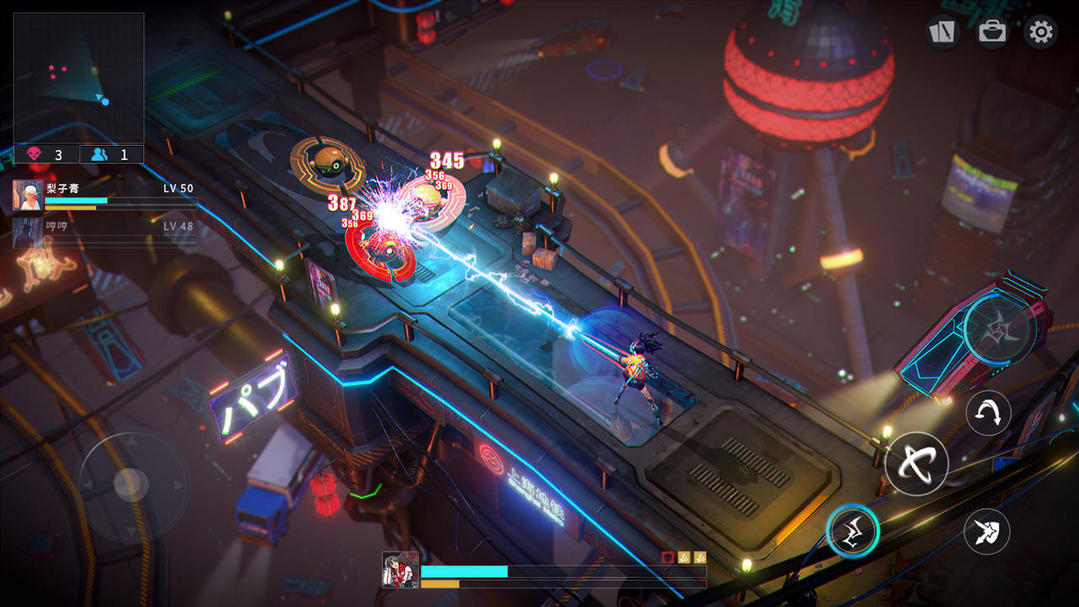This screenshot has width=1079, height=607.
Task: Open the cards deck menu
Action: pos(942,32)
